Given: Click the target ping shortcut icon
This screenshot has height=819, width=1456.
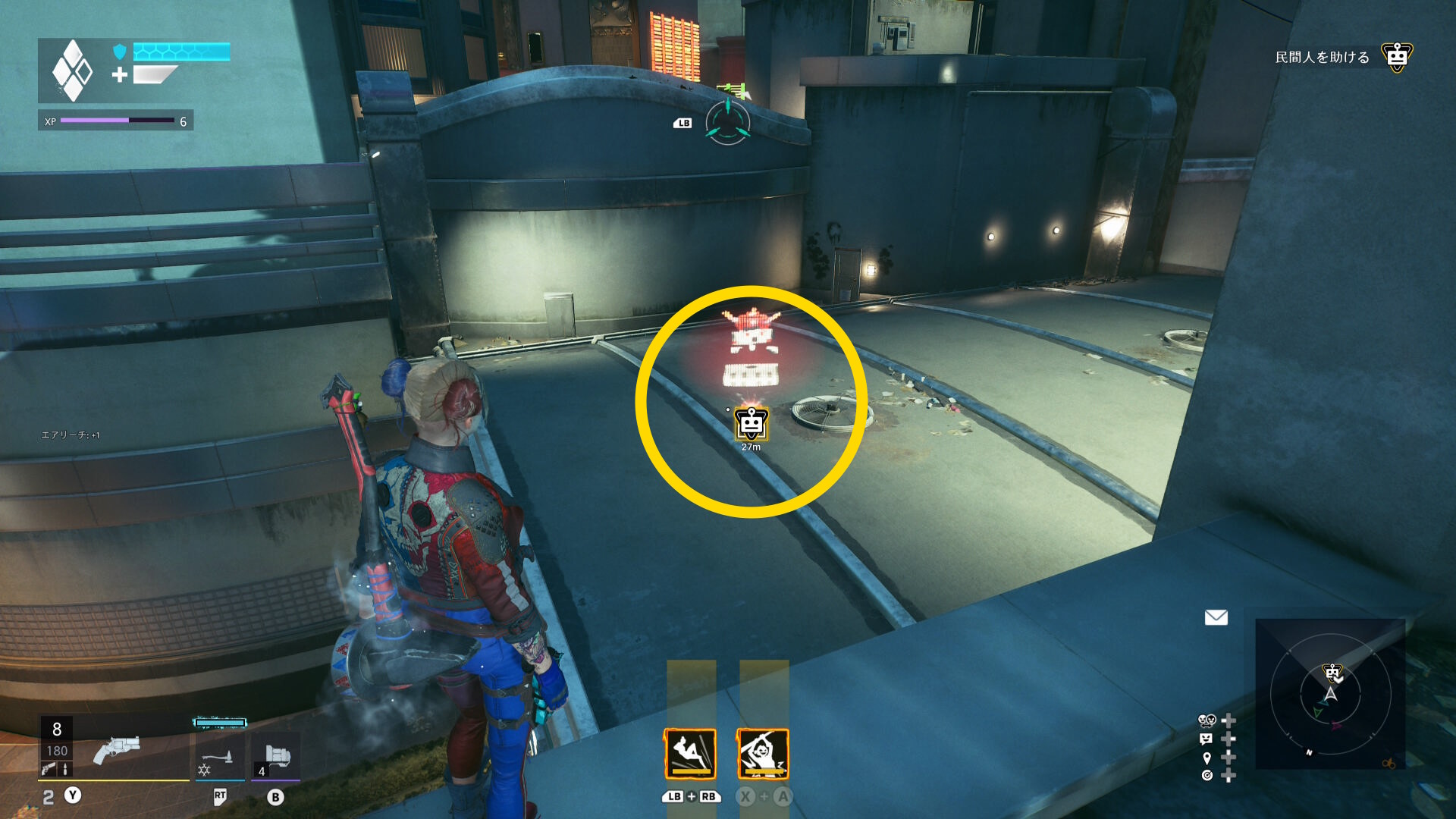Looking at the screenshot, I should 1207,775.
